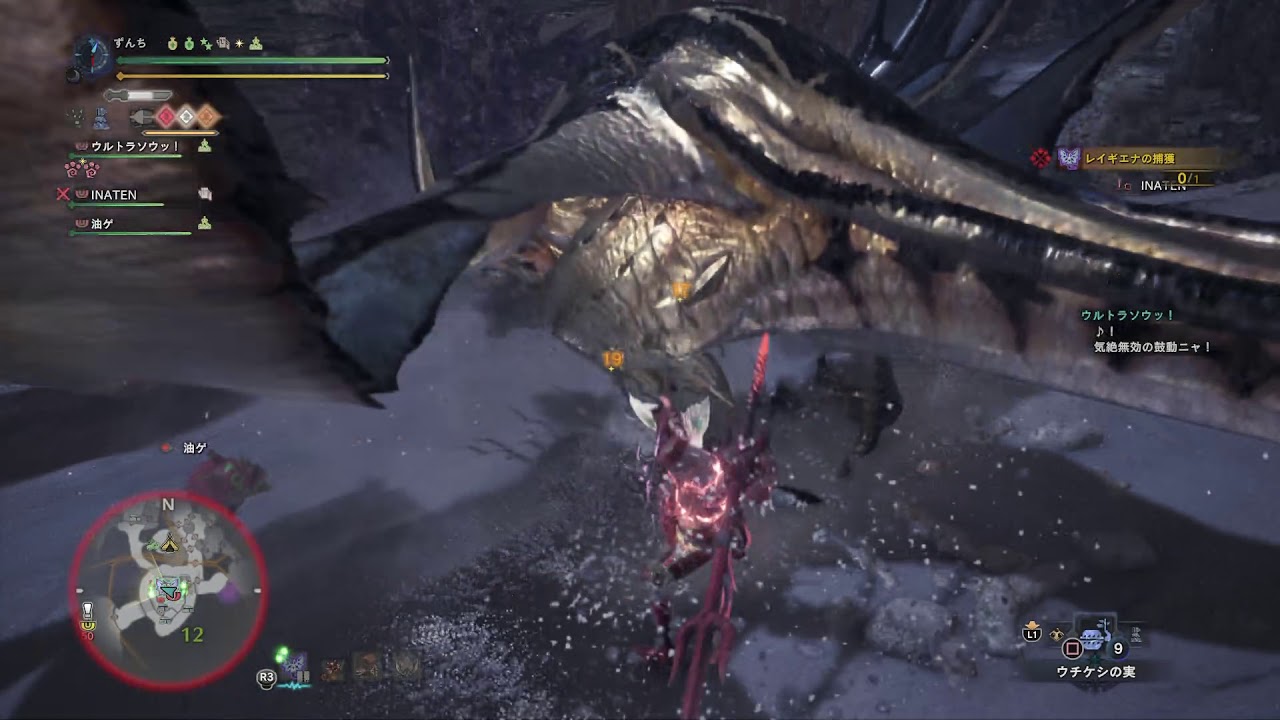Open the L1 item bar selector
The image size is (1280, 720).
point(1032,633)
